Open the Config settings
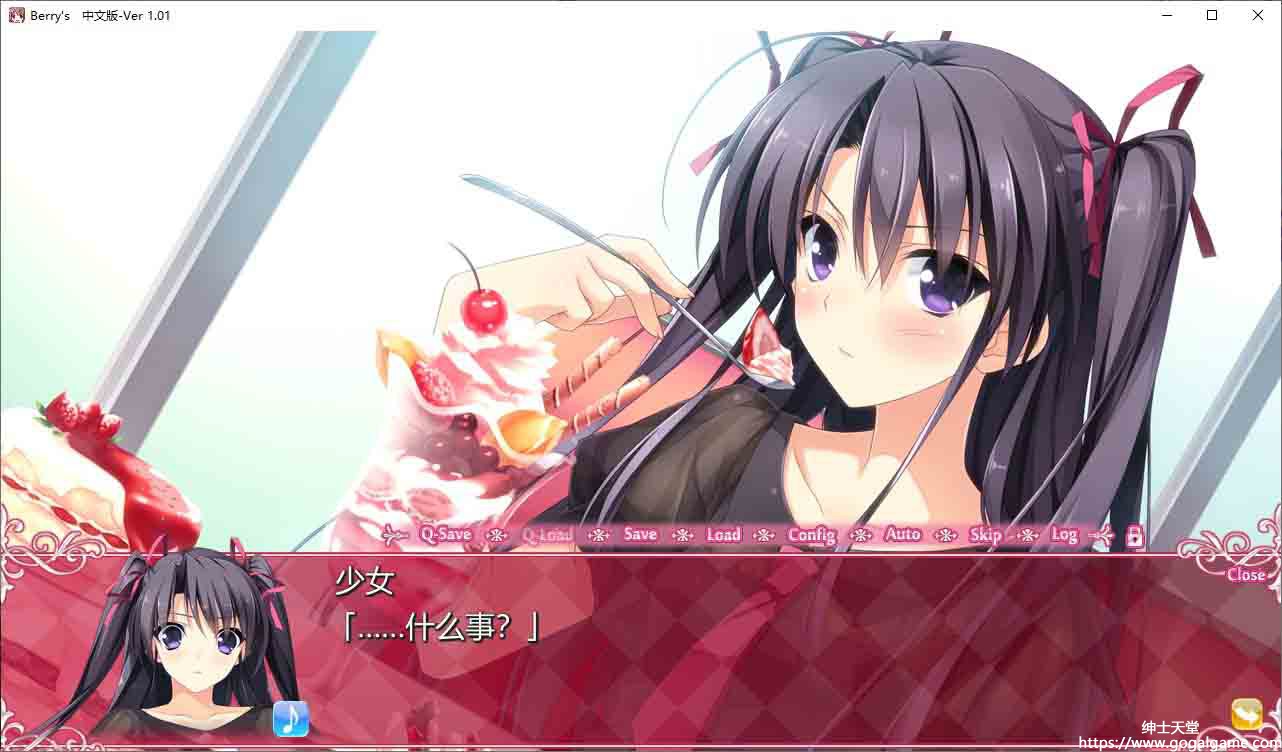Viewport: 1282px width, 752px height. [811, 535]
